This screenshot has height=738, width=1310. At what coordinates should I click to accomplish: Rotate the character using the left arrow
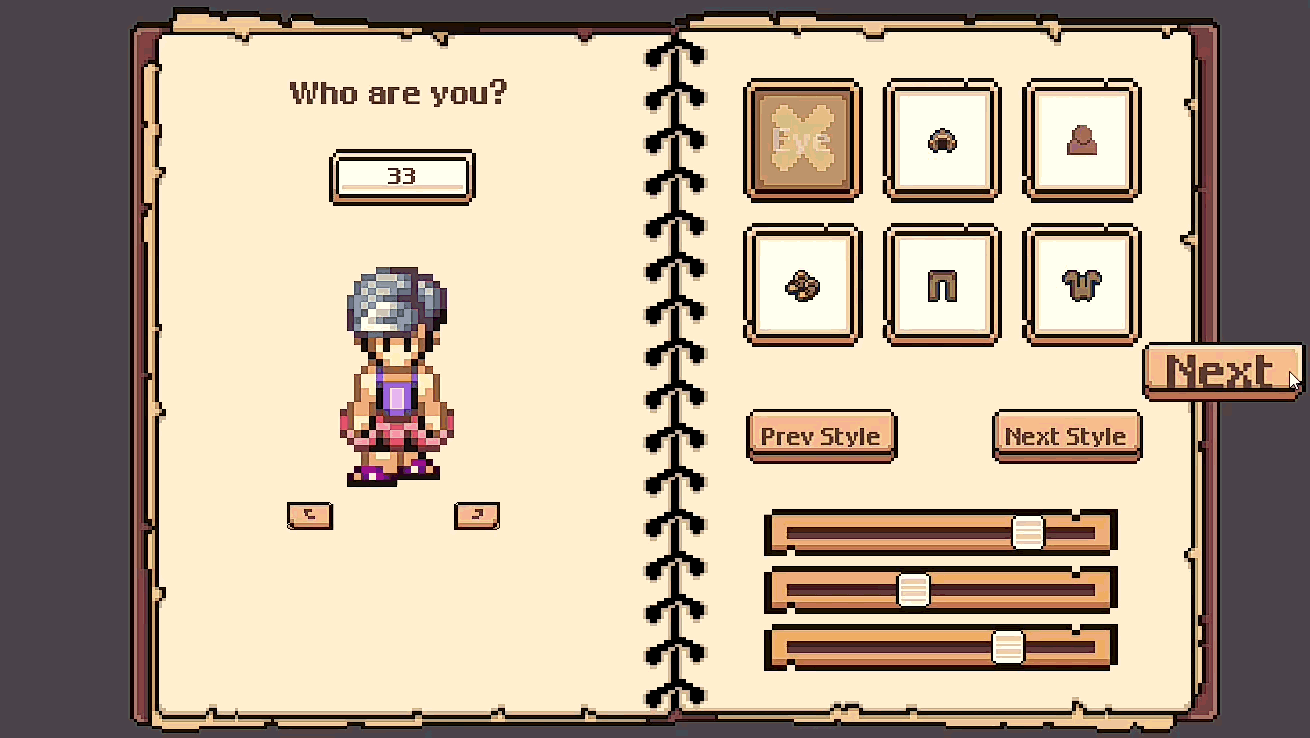pos(309,516)
